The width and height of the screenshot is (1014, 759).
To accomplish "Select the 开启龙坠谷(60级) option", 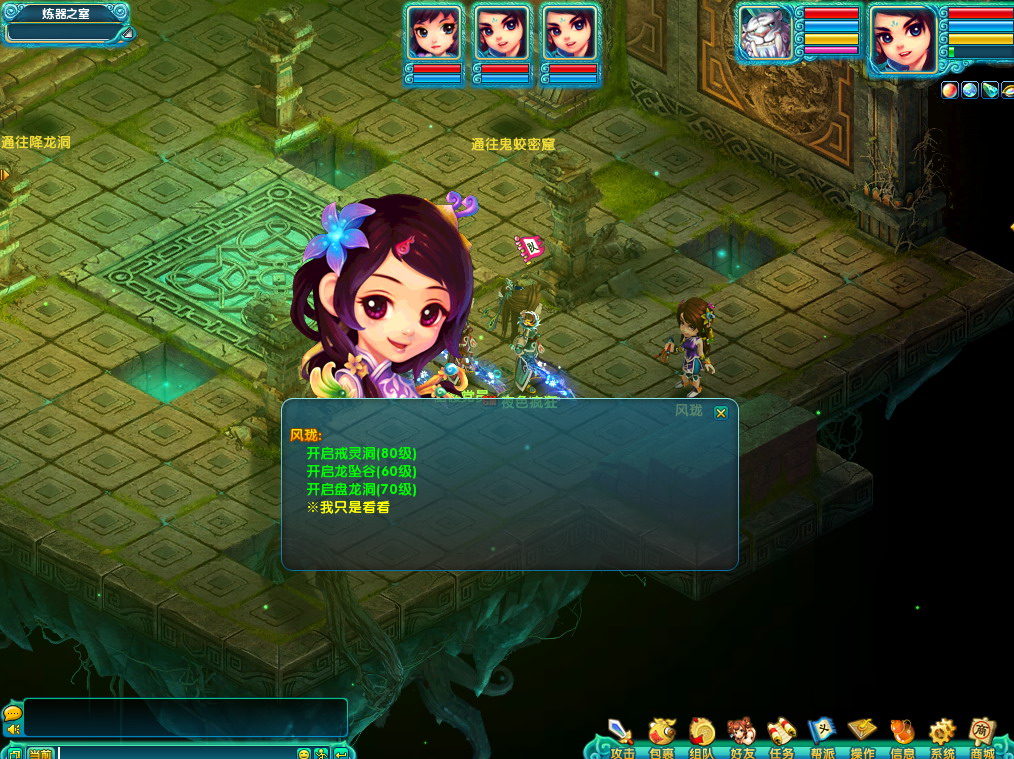I will click(x=361, y=471).
